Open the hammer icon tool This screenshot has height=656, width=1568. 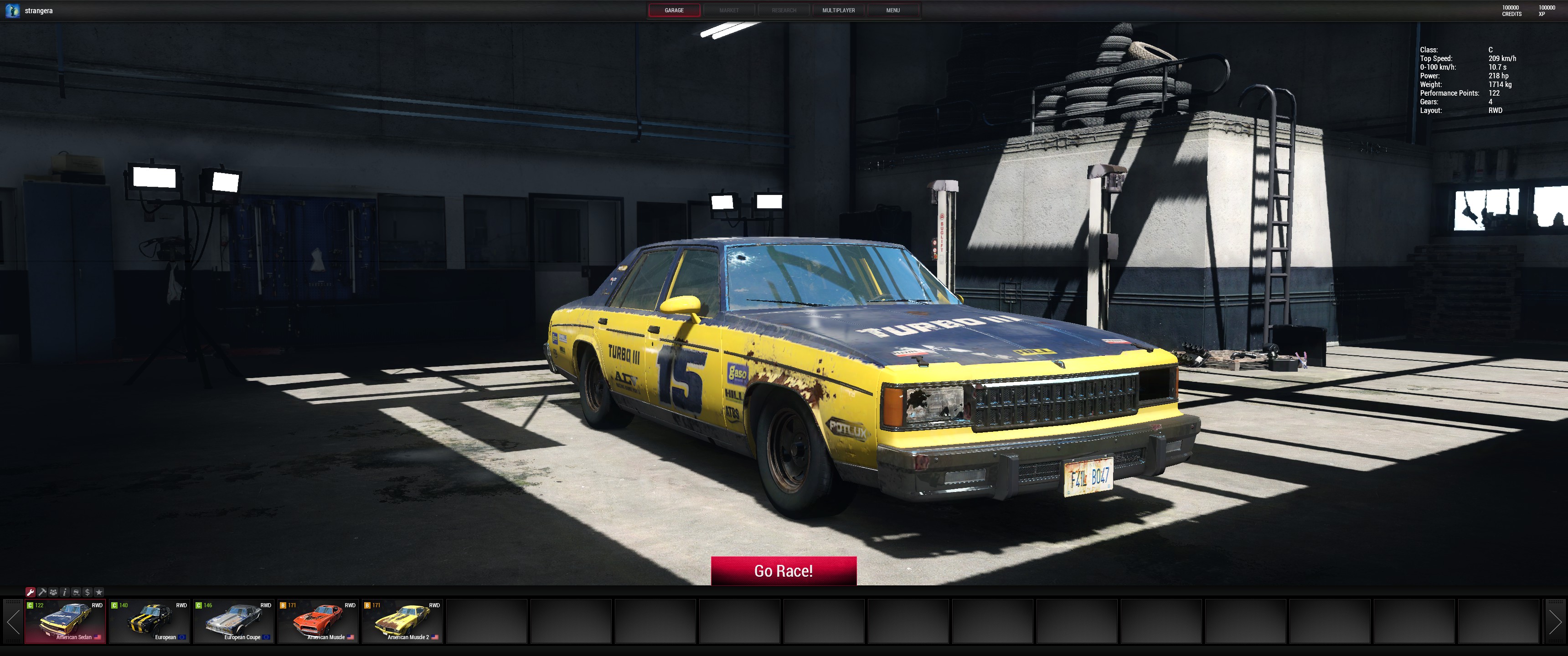click(42, 592)
